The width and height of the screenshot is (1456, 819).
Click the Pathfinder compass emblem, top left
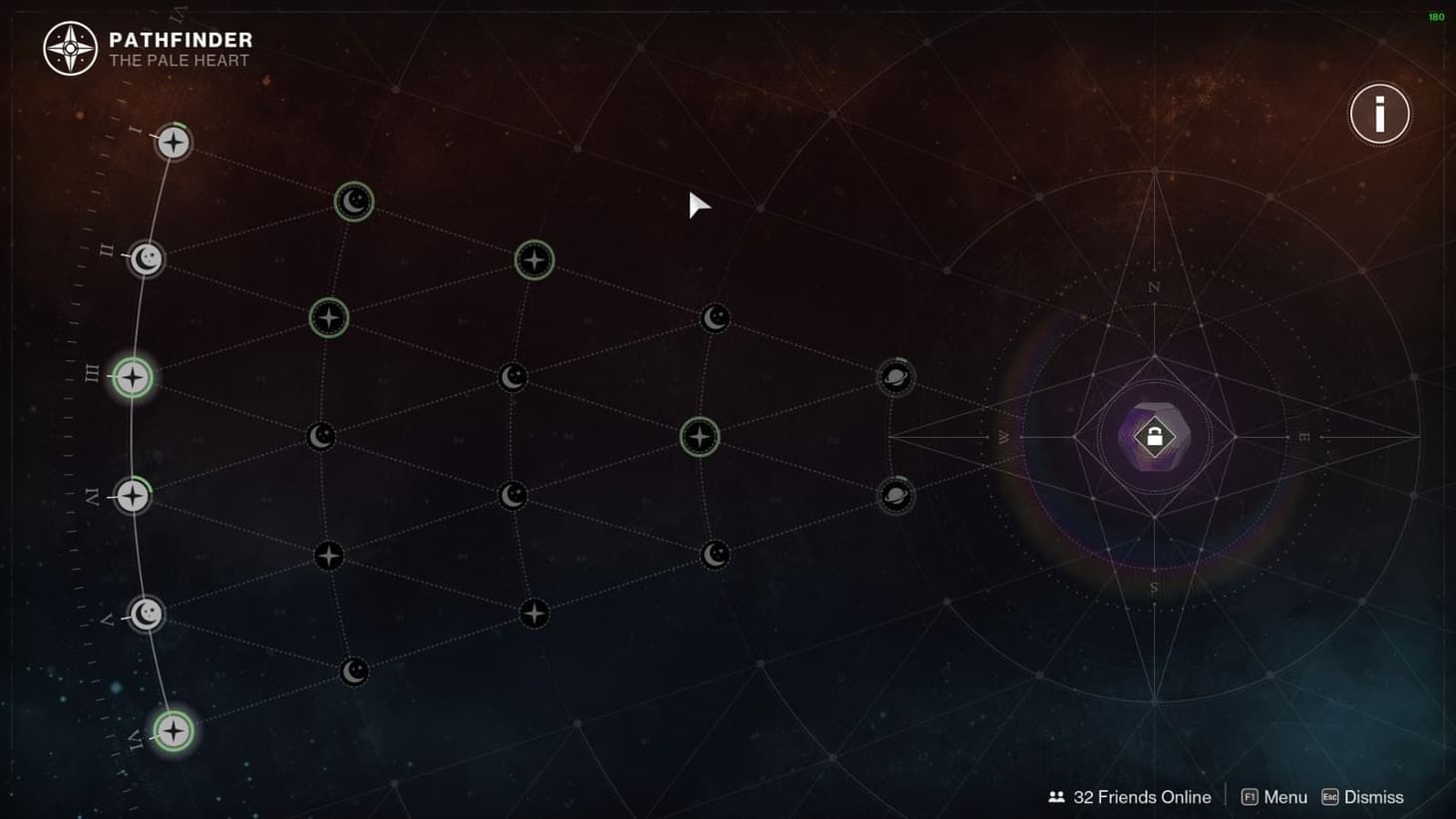coord(69,48)
